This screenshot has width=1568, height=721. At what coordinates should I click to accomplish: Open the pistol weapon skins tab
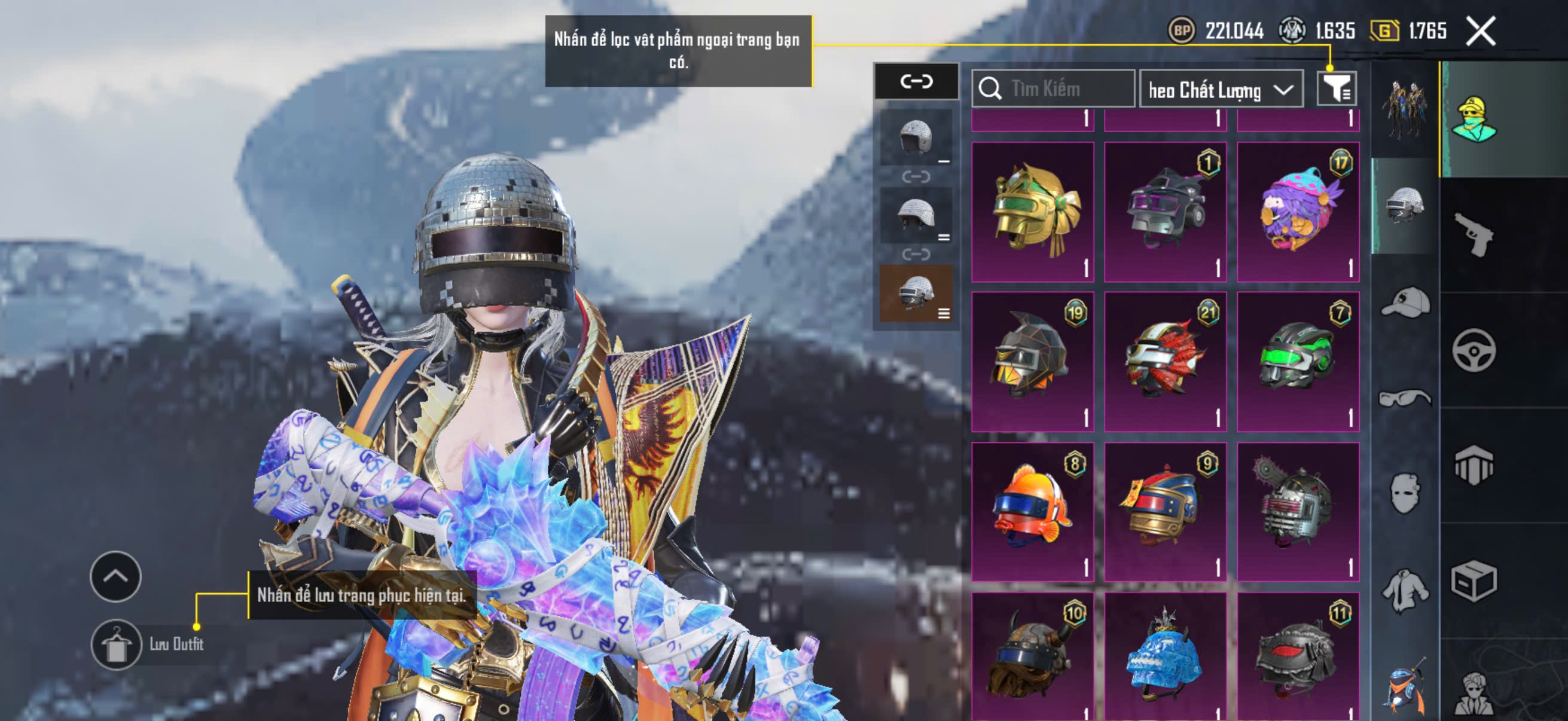1474,234
